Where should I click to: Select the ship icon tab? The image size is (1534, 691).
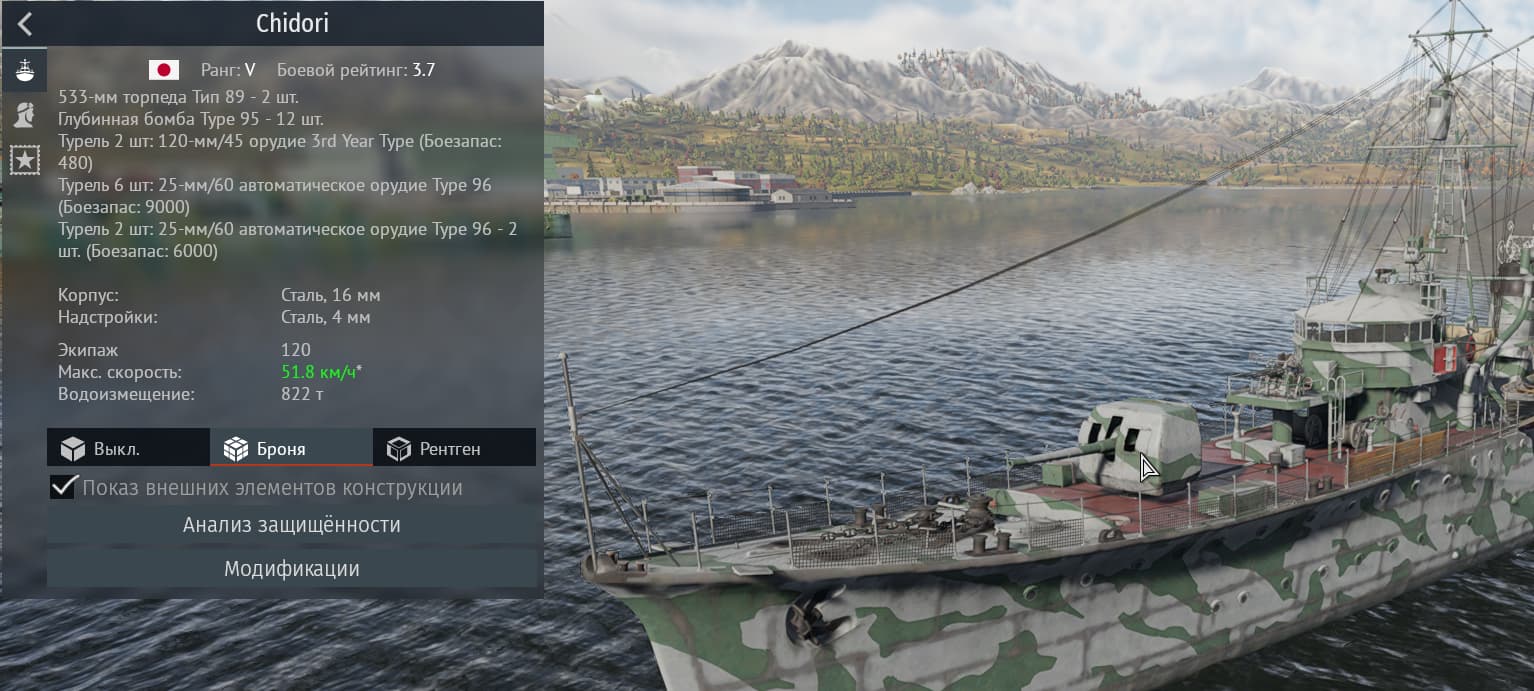point(24,70)
